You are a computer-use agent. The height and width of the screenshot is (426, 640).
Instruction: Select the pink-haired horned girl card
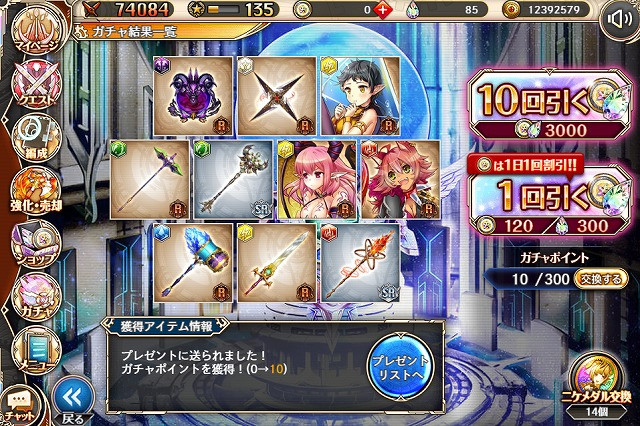(x=316, y=177)
